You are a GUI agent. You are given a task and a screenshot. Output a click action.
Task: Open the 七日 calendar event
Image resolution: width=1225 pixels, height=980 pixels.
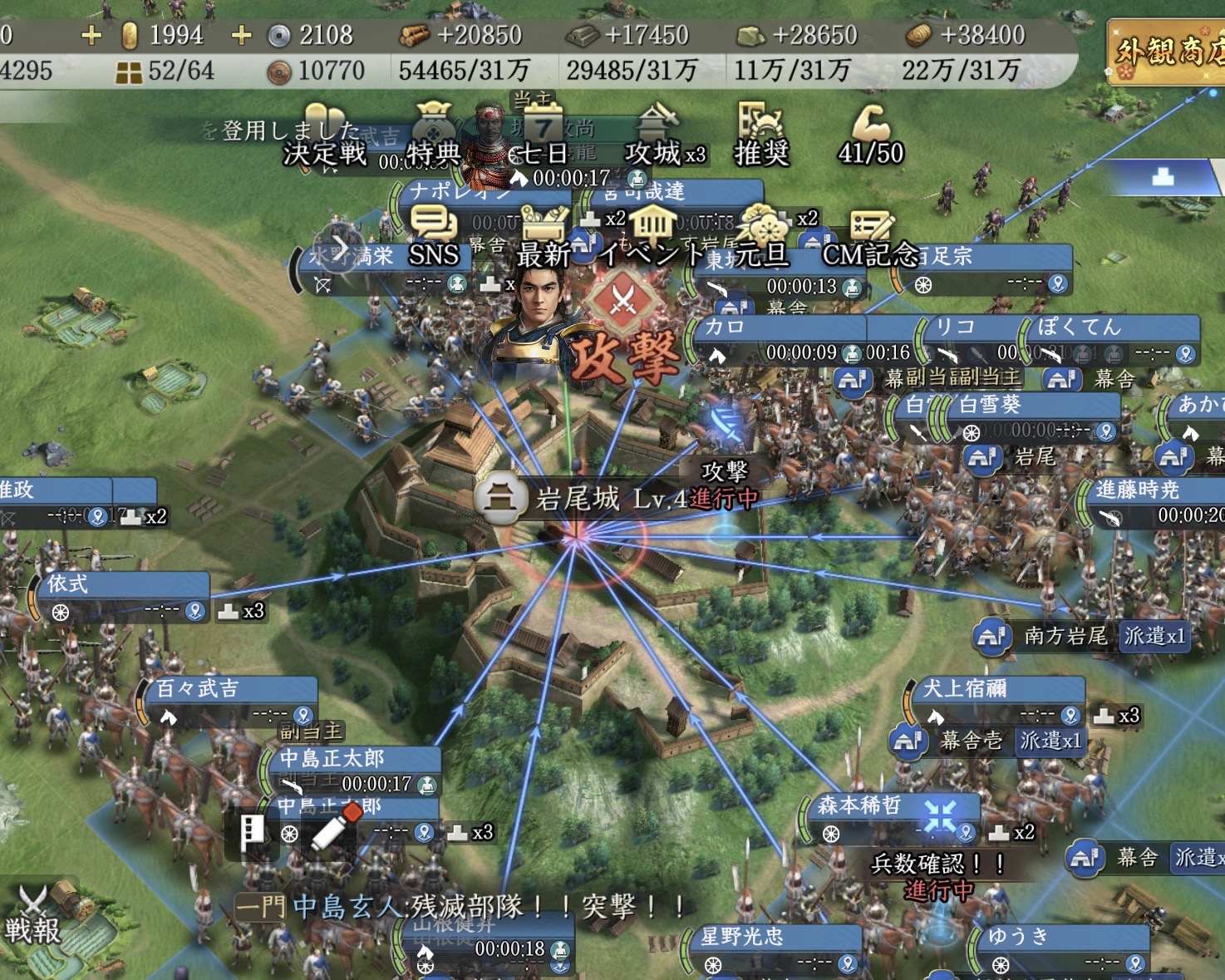pyautogui.click(x=542, y=135)
